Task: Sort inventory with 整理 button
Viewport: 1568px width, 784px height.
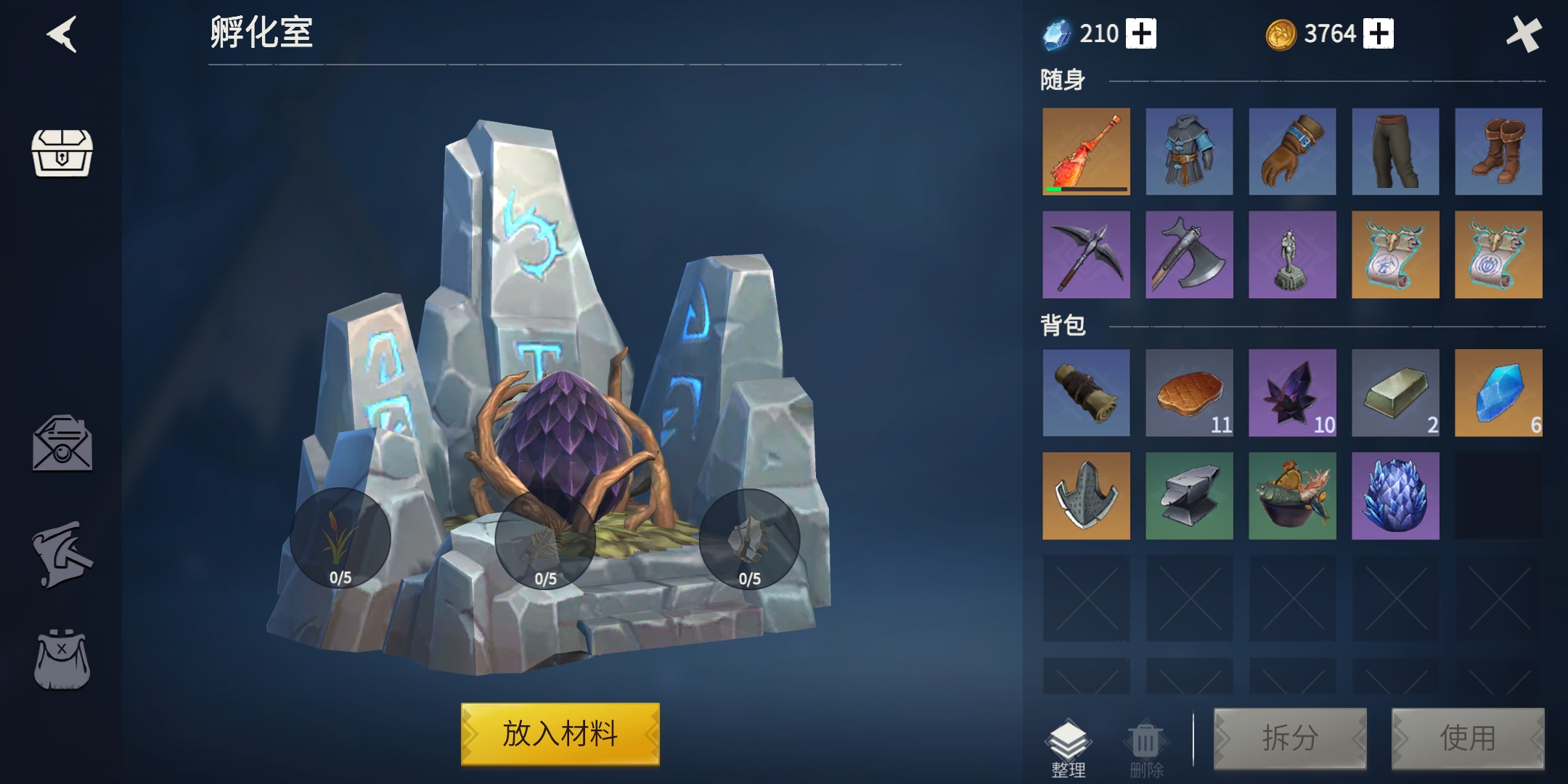Action: click(x=1069, y=748)
